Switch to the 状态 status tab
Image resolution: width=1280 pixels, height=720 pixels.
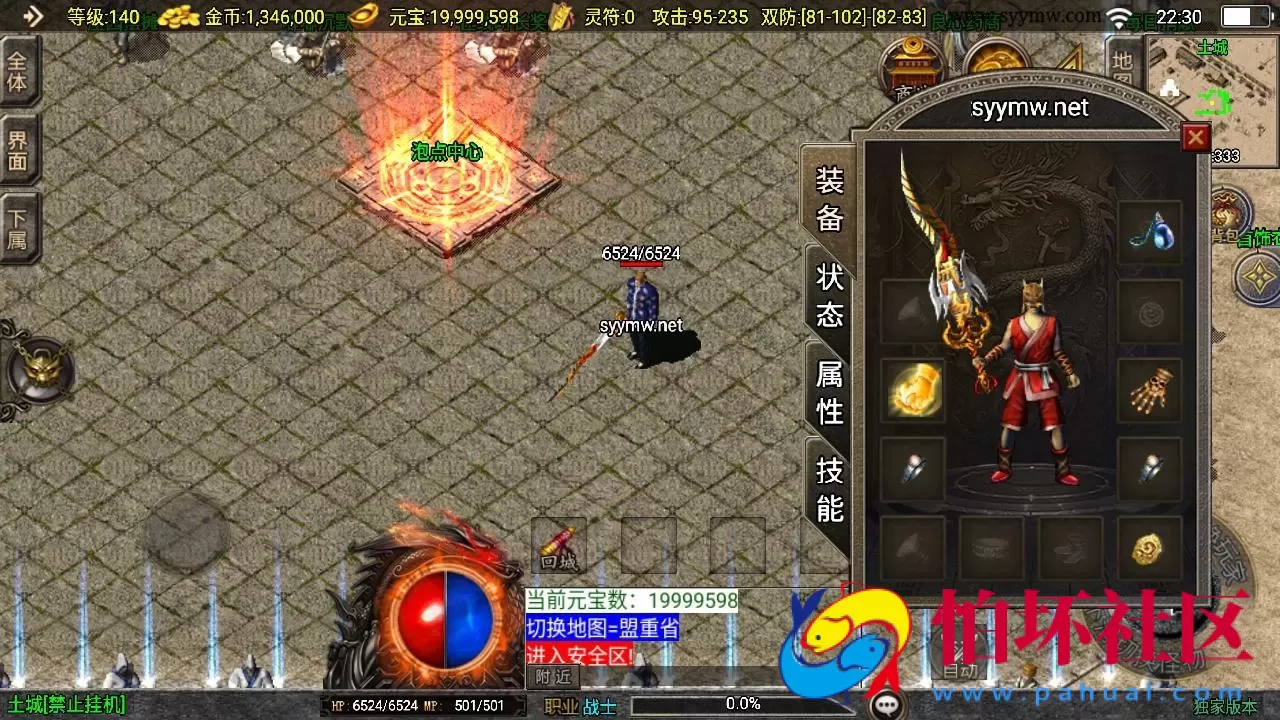[828, 295]
